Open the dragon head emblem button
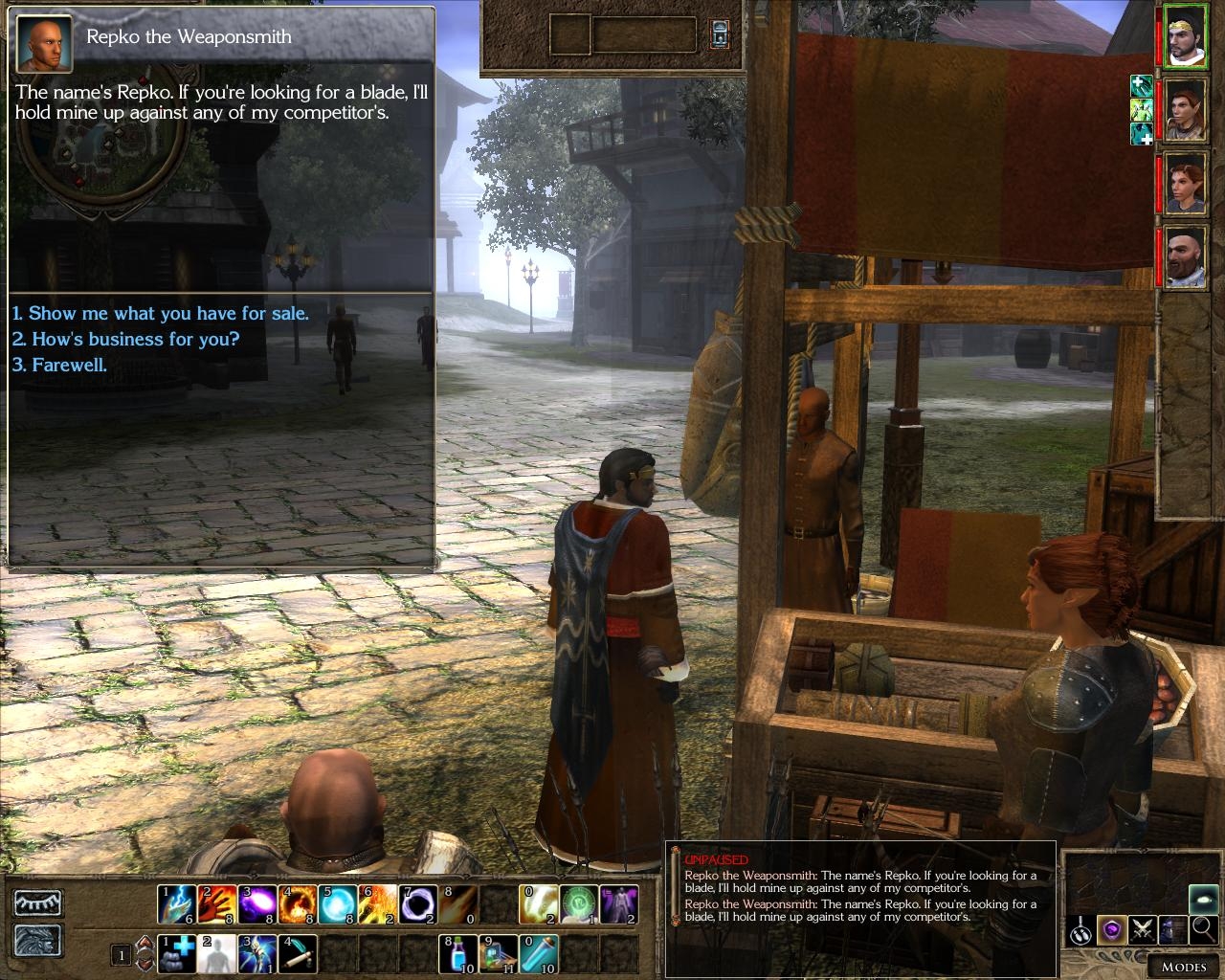 (x=38, y=941)
